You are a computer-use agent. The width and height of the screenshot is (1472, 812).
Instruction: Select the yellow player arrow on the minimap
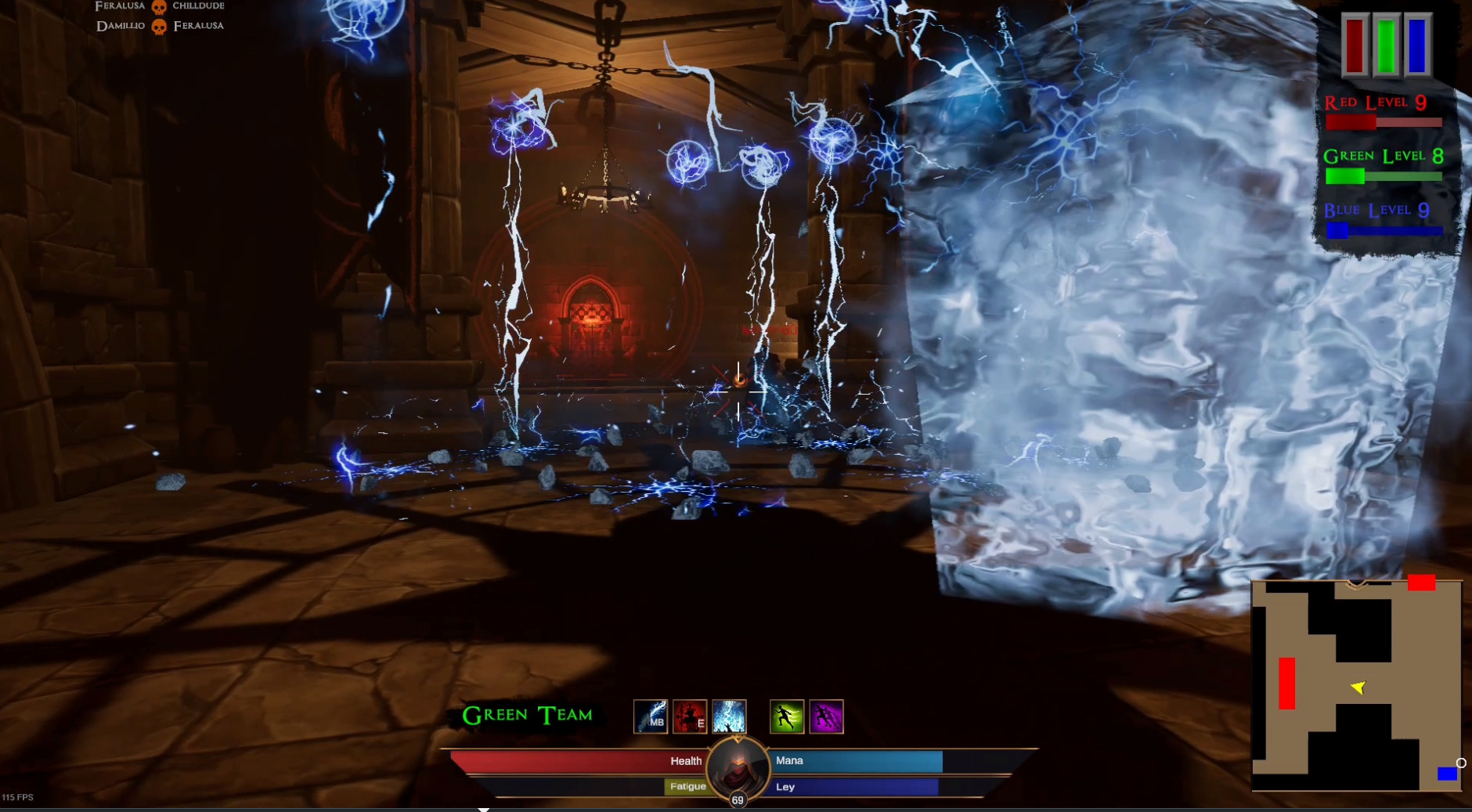click(x=1358, y=688)
